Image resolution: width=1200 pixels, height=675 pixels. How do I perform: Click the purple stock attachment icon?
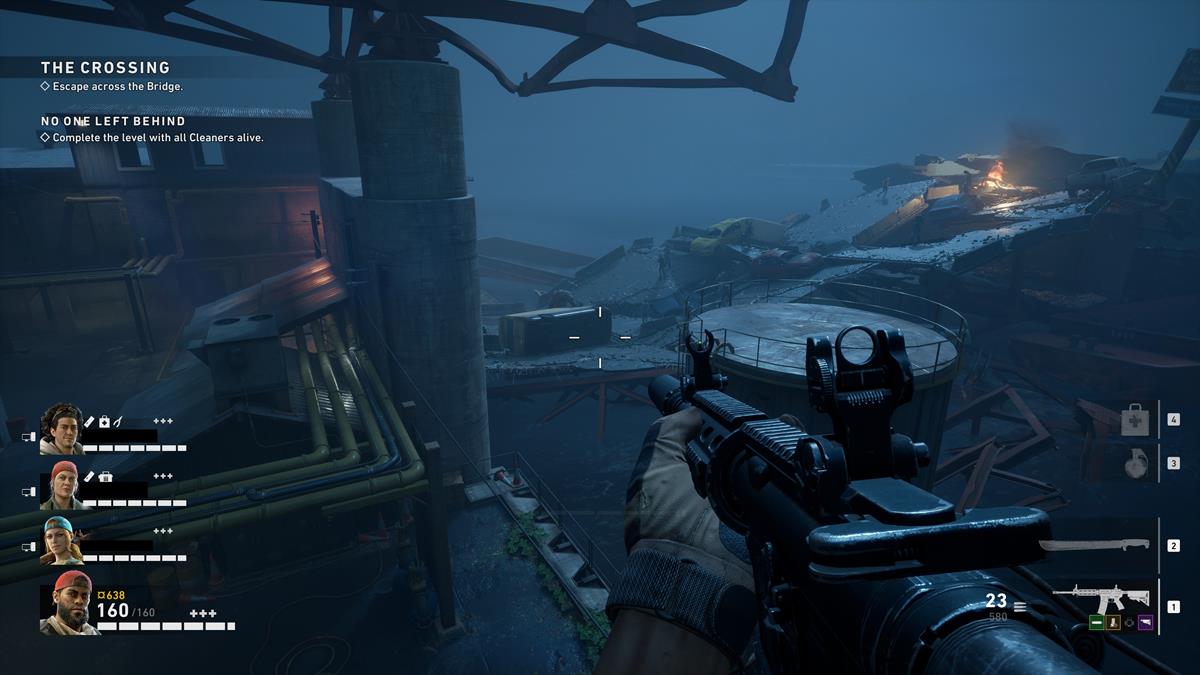(1145, 622)
